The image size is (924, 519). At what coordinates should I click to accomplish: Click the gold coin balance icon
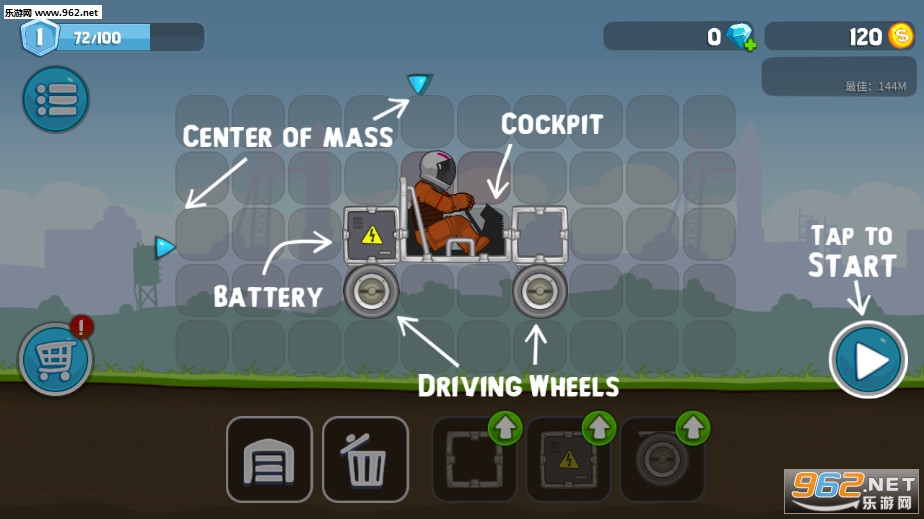tap(900, 36)
